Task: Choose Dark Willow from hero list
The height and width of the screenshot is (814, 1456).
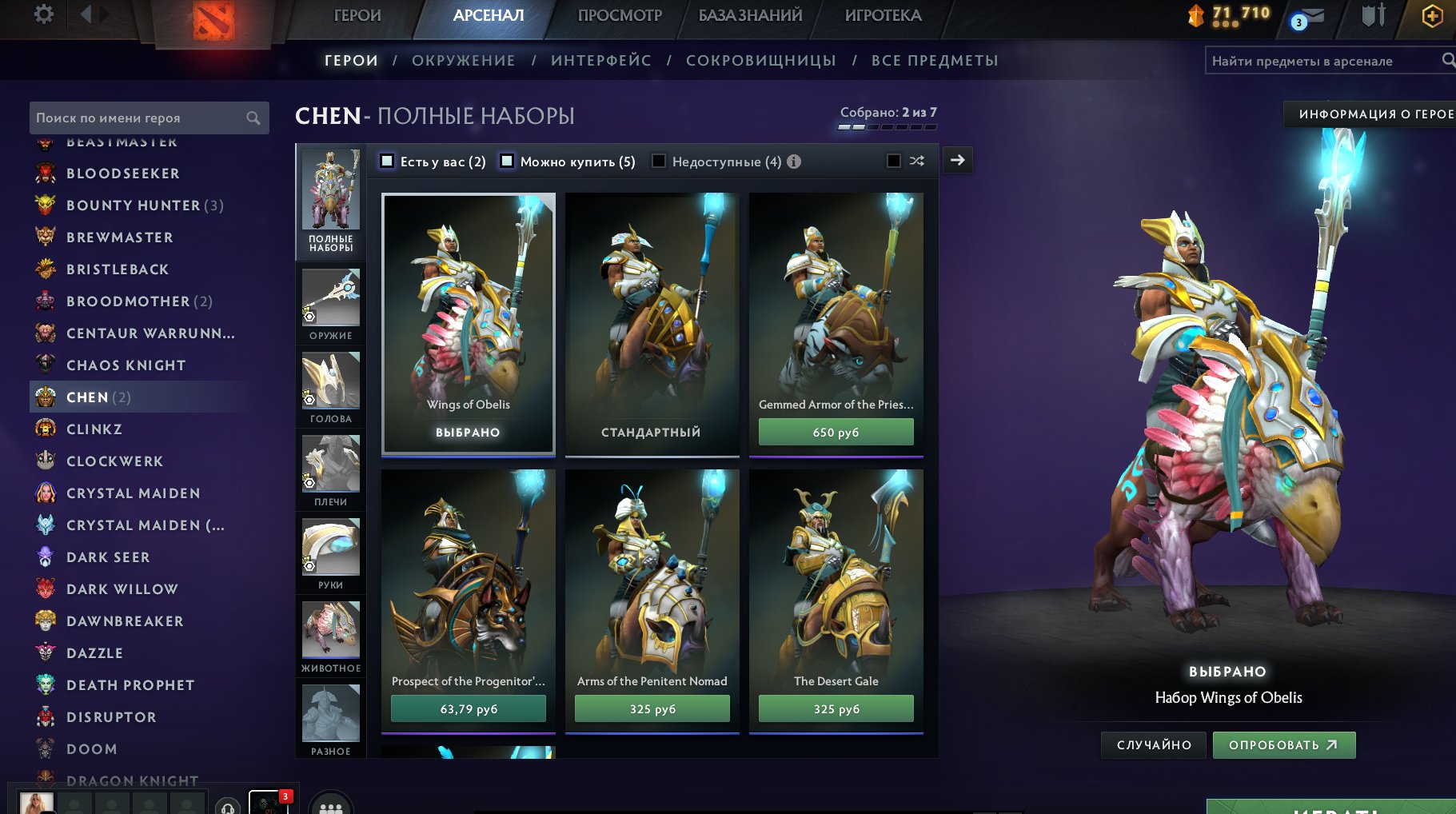Action: tap(122, 589)
